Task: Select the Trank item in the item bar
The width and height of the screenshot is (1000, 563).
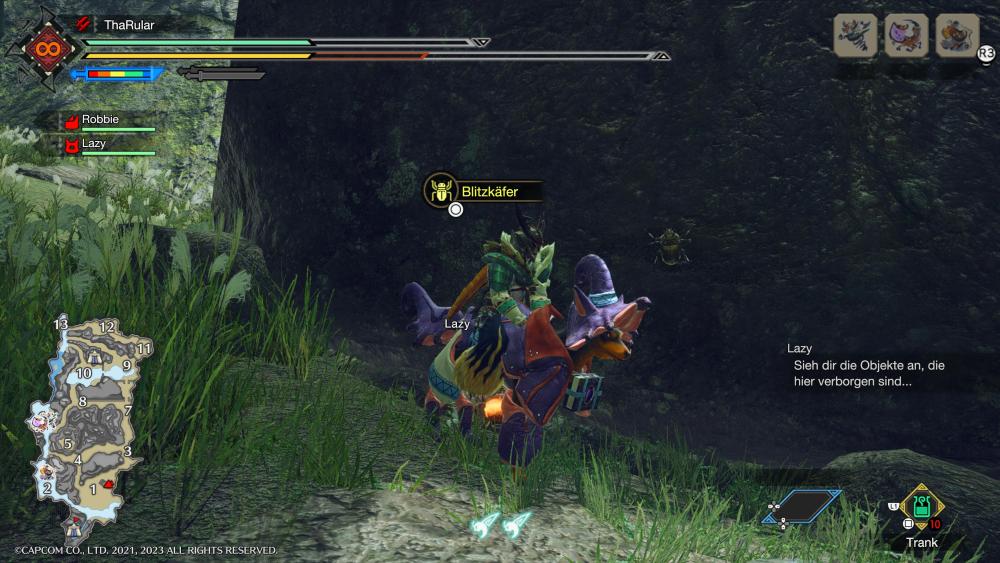Action: click(922, 508)
